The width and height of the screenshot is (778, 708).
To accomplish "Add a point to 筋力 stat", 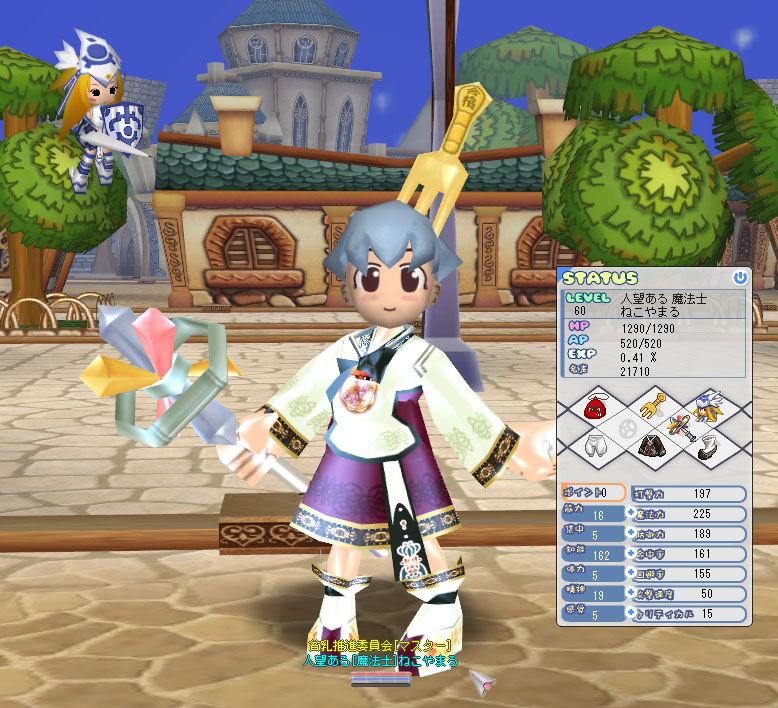I will point(631,513).
